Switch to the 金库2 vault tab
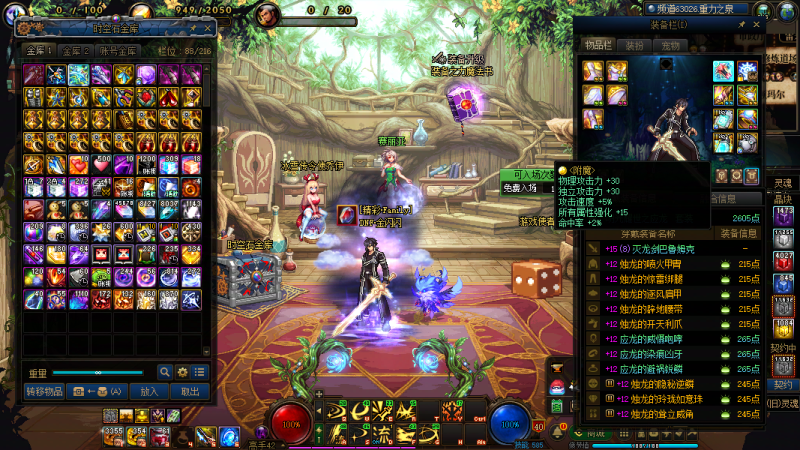 click(73, 49)
